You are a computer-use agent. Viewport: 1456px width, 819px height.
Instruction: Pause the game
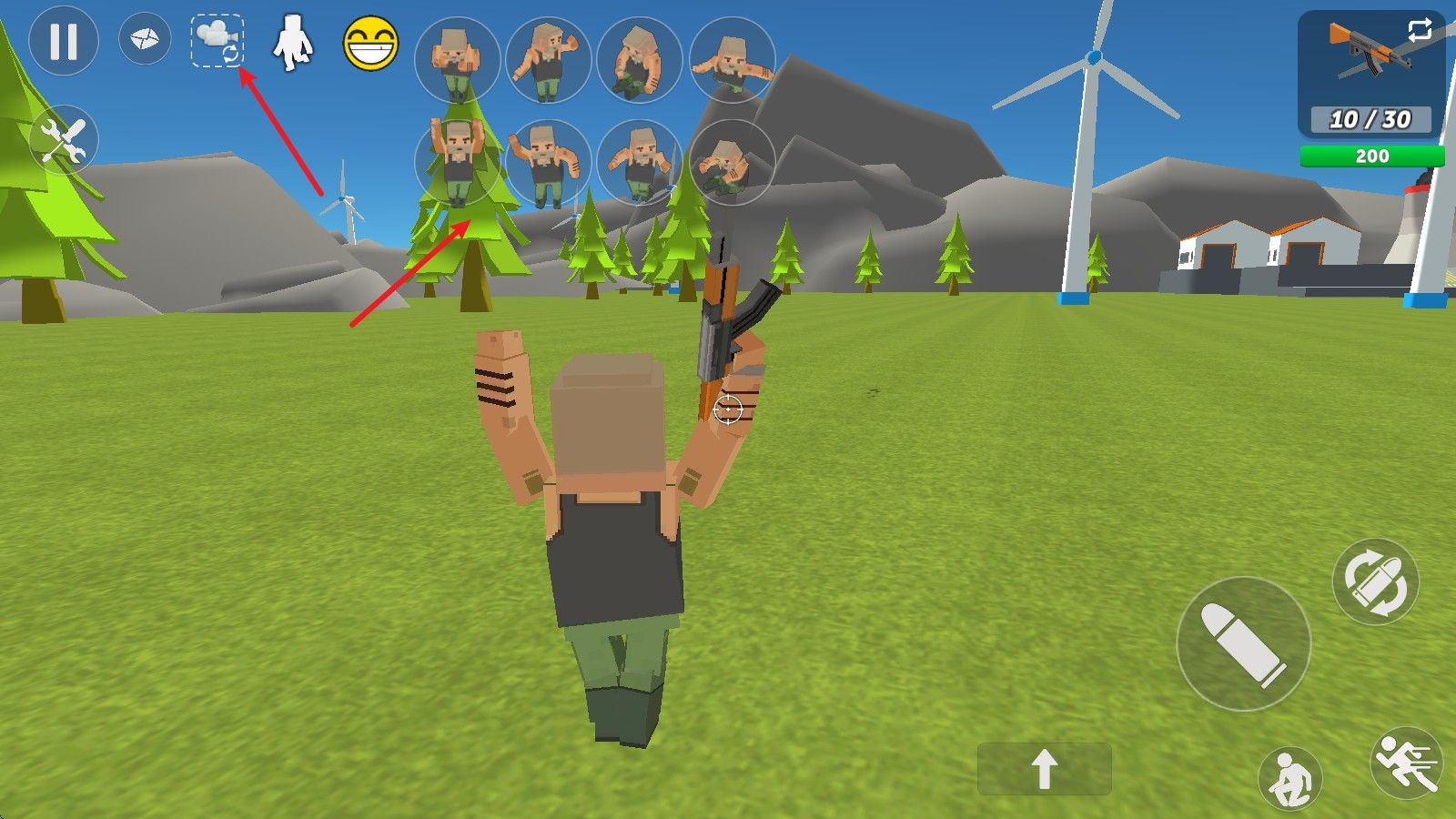point(63,41)
